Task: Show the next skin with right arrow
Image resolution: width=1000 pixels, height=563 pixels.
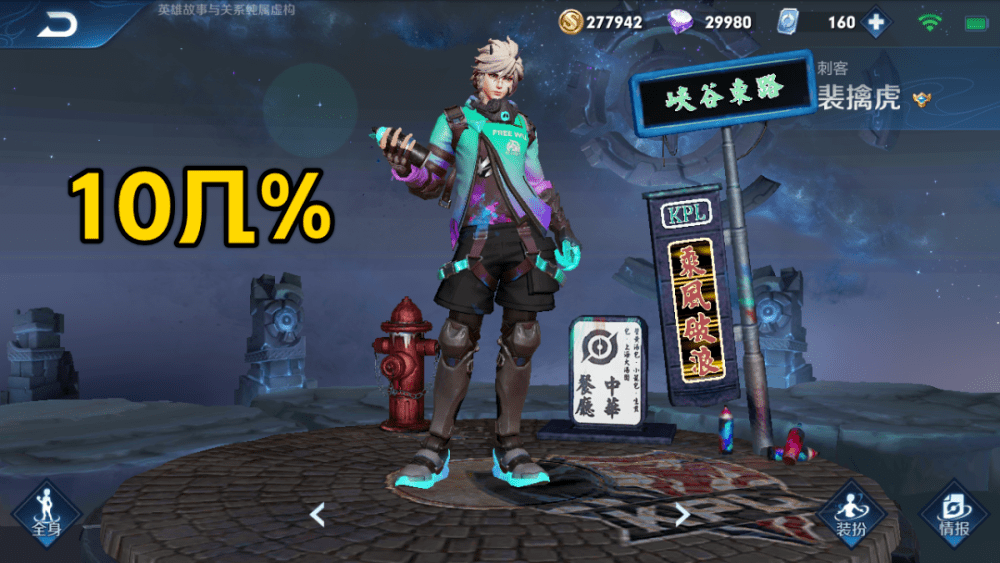Action: pyautogui.click(x=683, y=515)
